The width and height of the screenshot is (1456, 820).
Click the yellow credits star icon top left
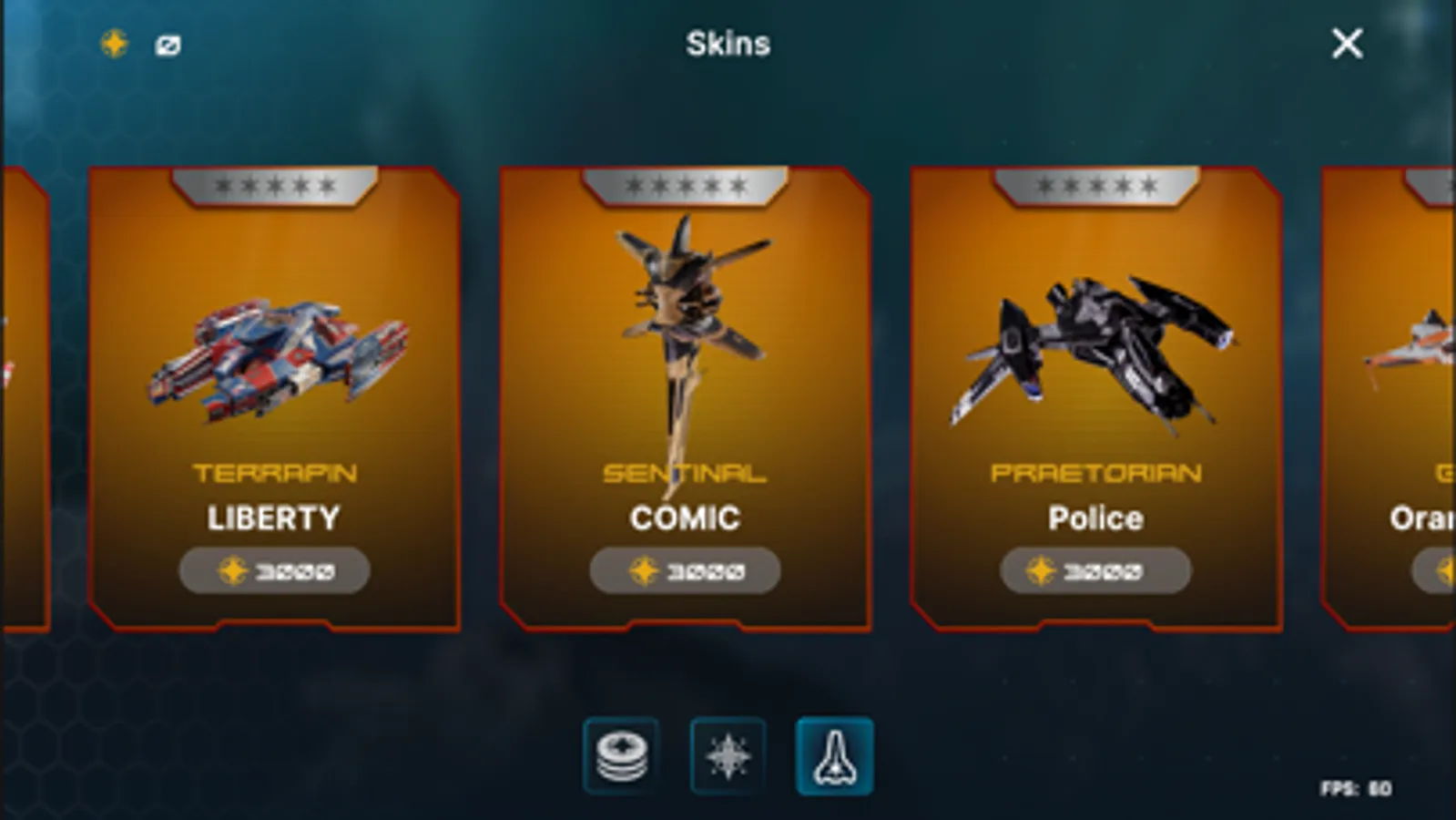point(115,42)
